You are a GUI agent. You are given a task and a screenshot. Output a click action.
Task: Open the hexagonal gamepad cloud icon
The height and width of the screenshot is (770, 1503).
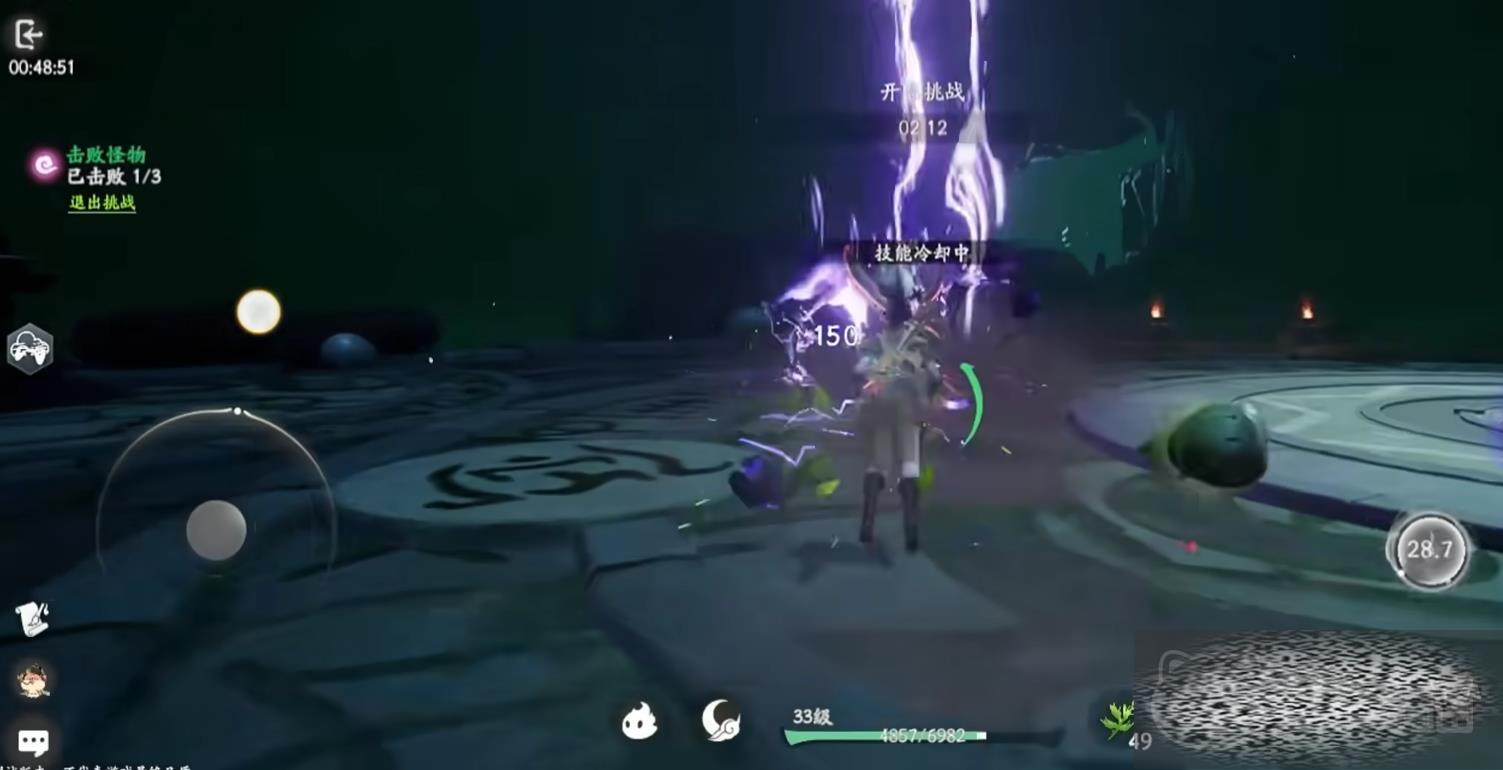30,349
